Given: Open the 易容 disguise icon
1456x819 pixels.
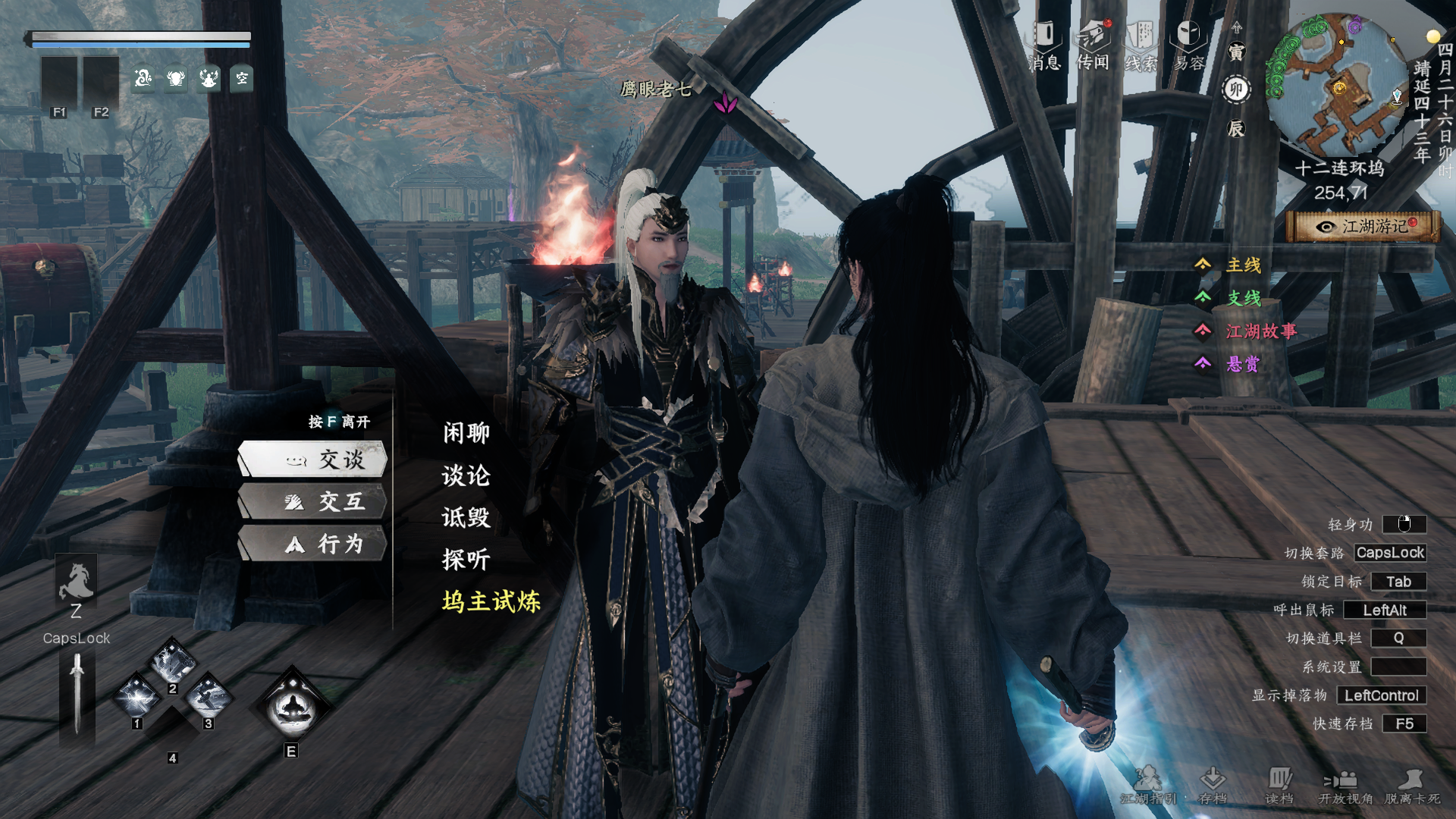Looking at the screenshot, I should (1188, 45).
